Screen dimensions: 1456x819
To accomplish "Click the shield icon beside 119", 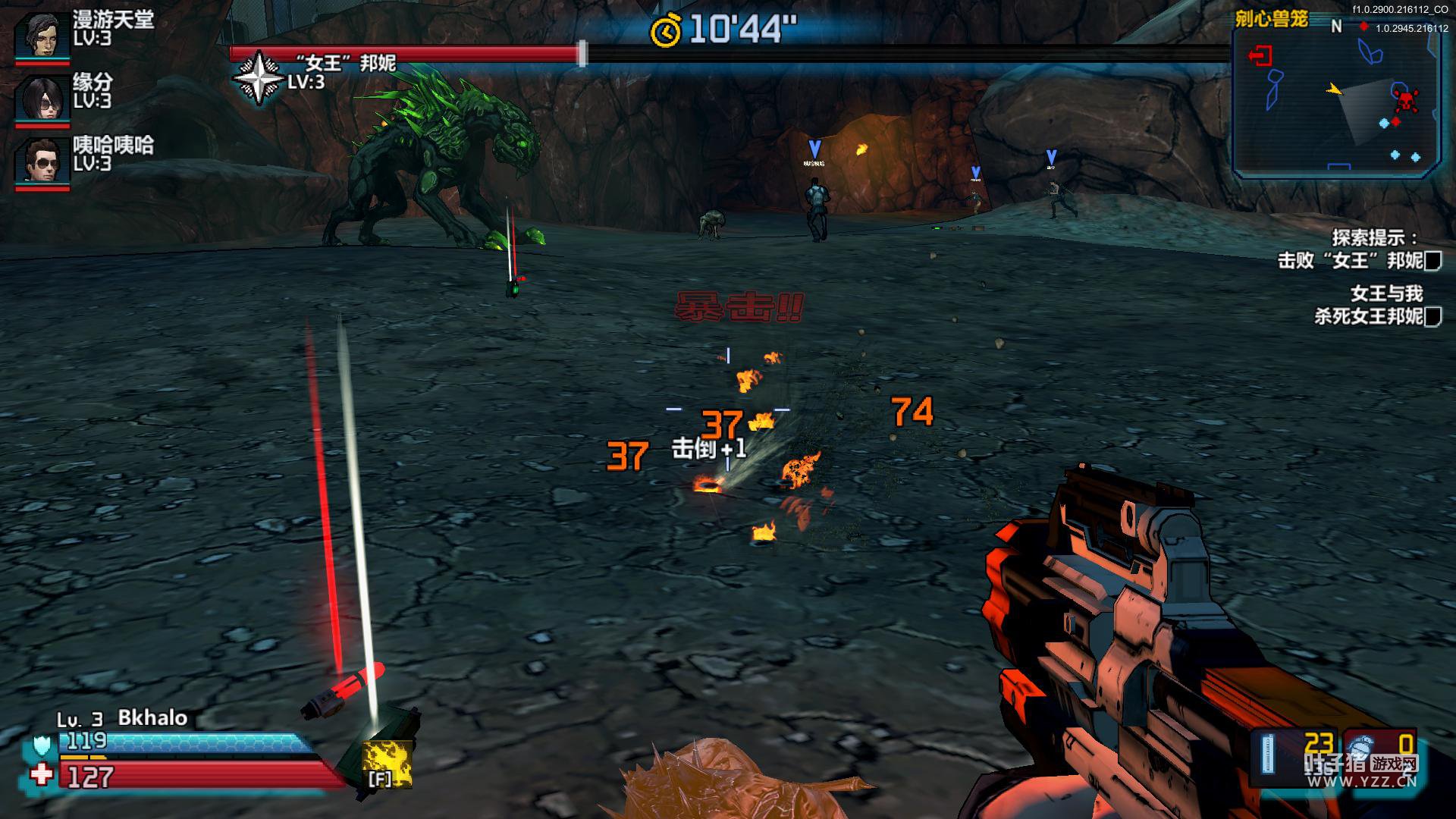I will (42, 745).
